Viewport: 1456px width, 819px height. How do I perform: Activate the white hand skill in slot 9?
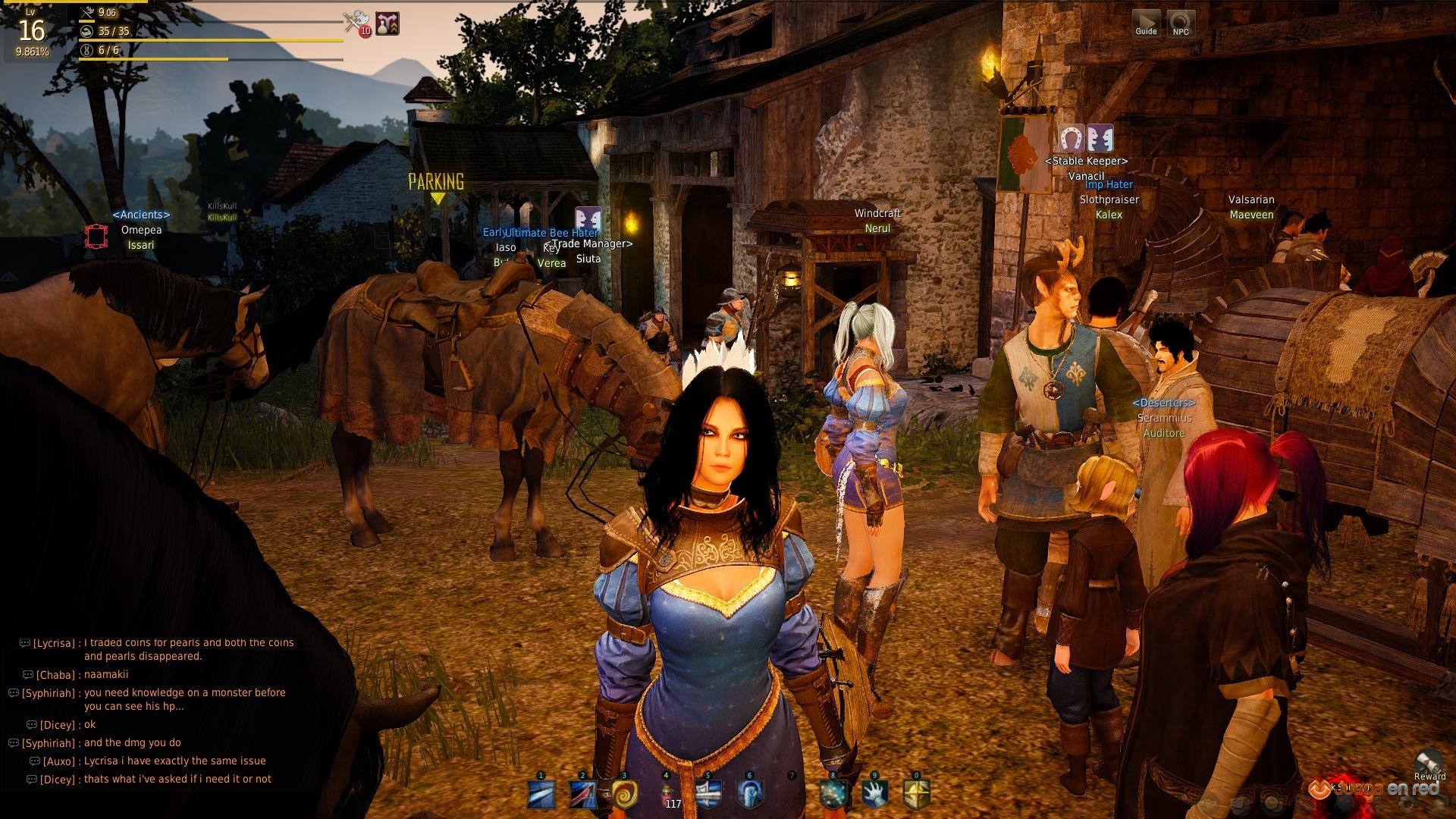point(874,794)
